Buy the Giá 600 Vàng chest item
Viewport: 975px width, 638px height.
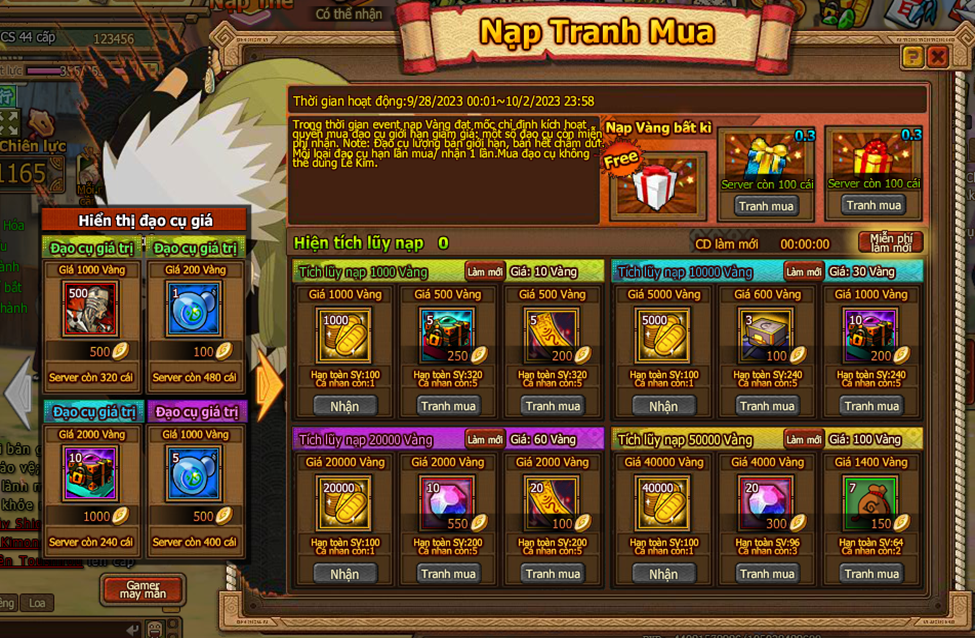pos(767,406)
